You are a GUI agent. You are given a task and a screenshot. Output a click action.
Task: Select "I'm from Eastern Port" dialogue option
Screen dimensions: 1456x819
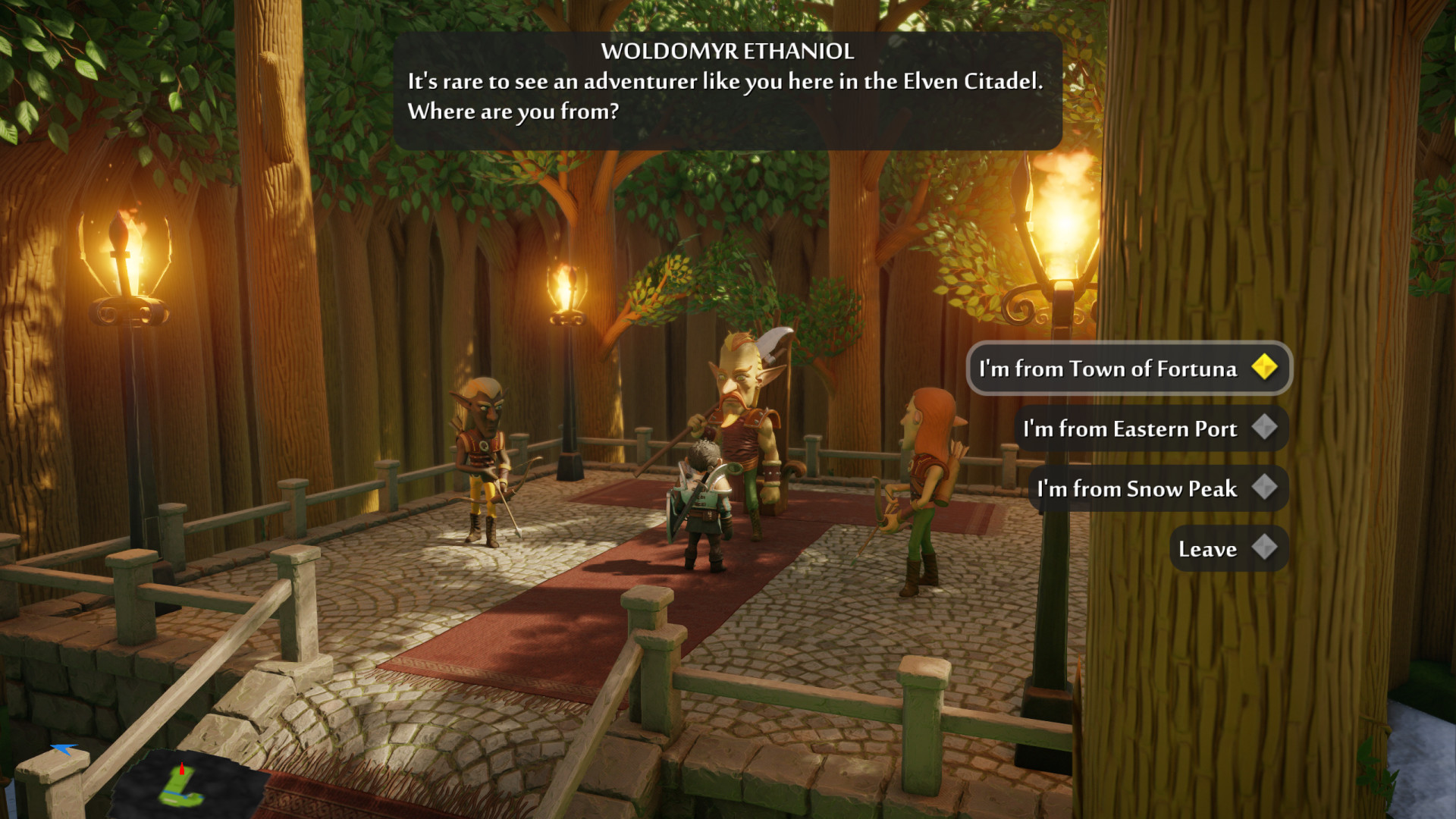(x=1150, y=428)
